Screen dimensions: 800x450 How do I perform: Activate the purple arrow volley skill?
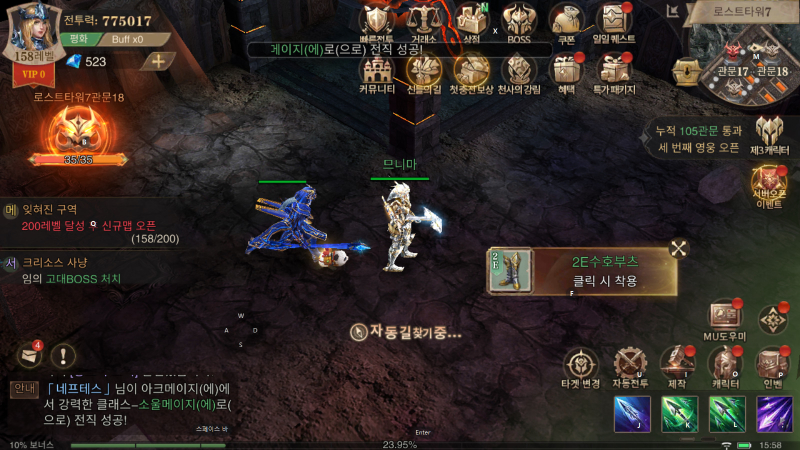click(x=774, y=414)
